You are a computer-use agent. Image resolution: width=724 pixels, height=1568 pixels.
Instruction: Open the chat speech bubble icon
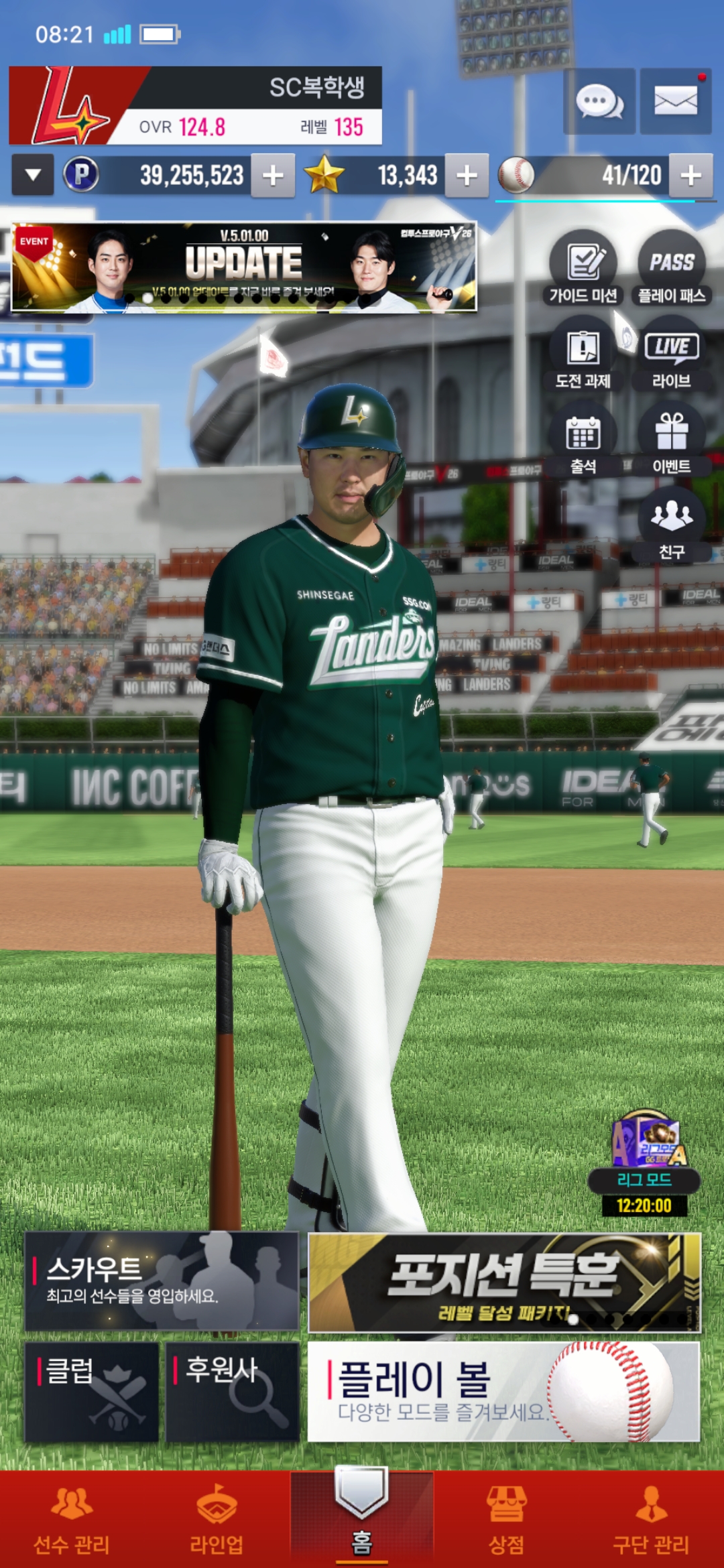(599, 102)
